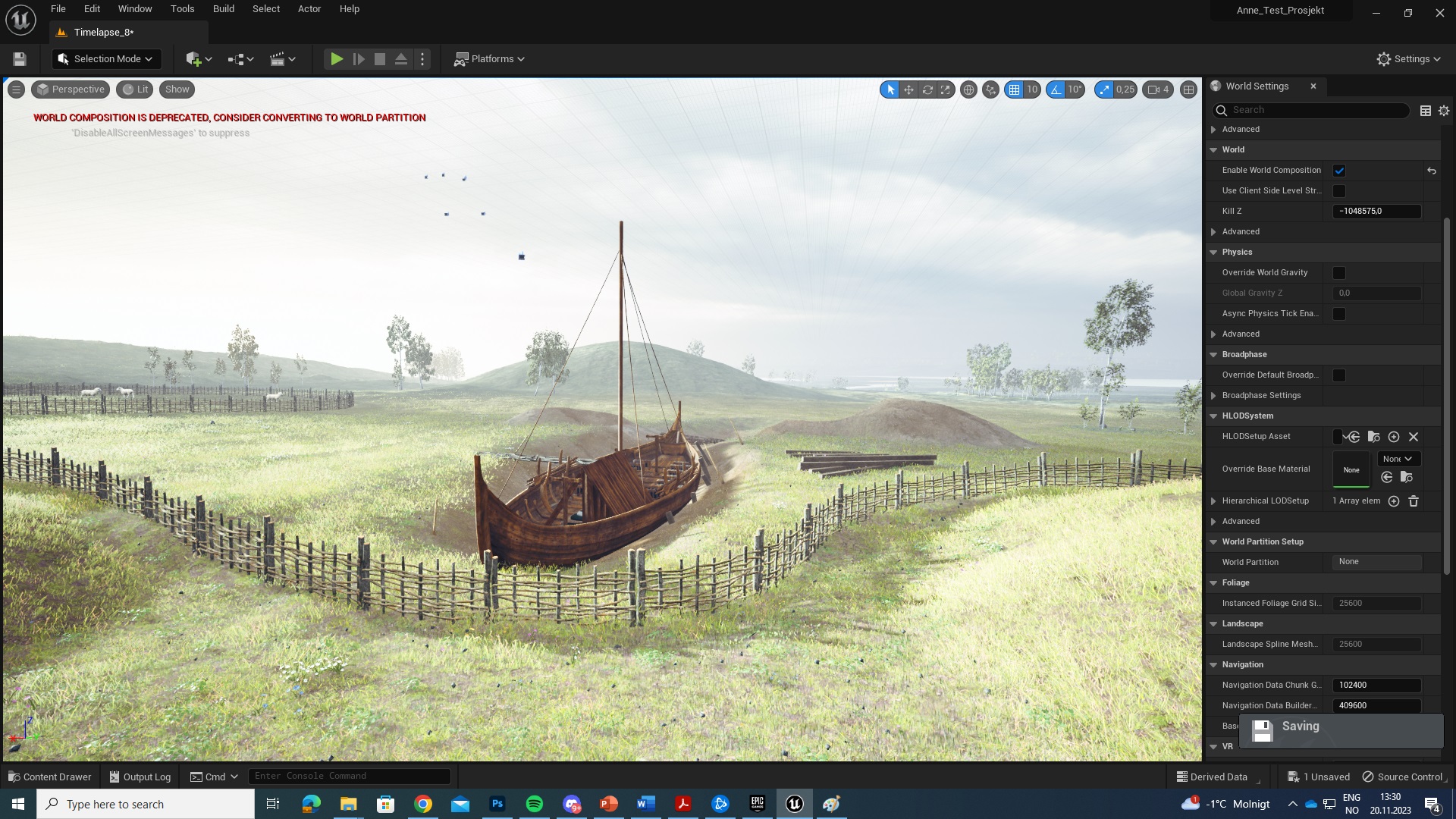Open the Build menu
The image size is (1456, 819).
[x=223, y=8]
